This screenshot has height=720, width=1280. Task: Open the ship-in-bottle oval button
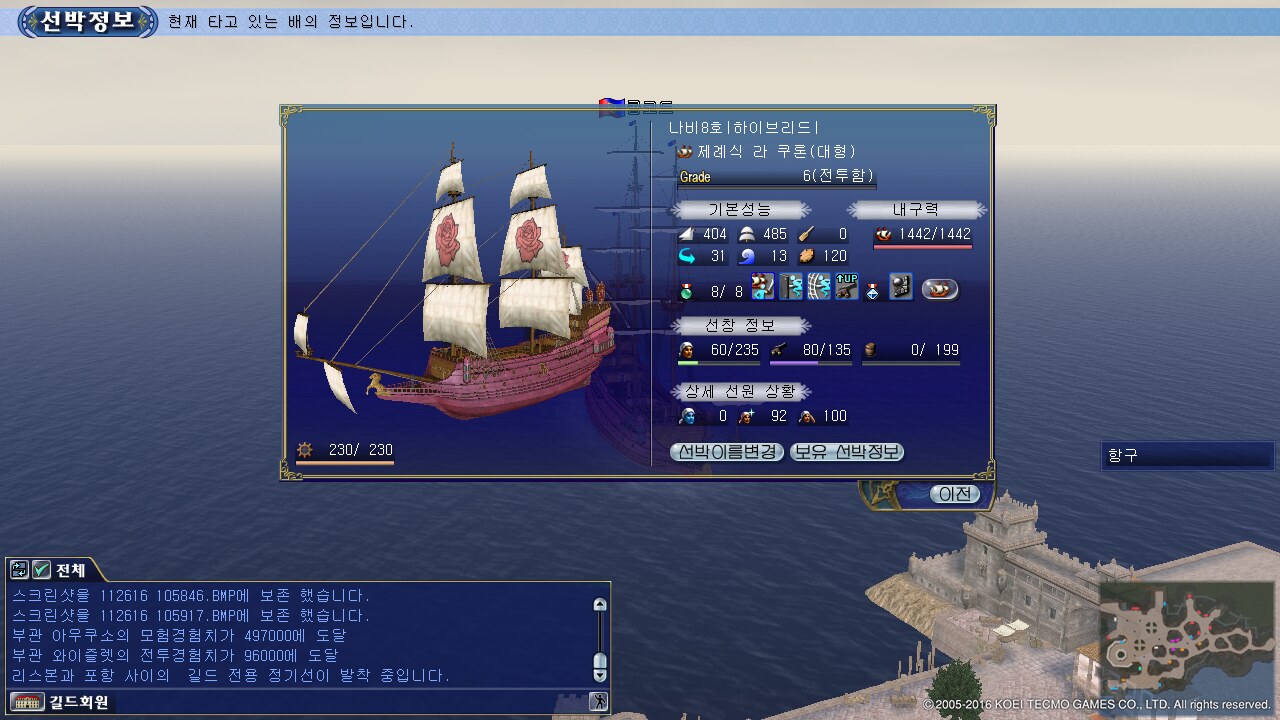click(939, 289)
